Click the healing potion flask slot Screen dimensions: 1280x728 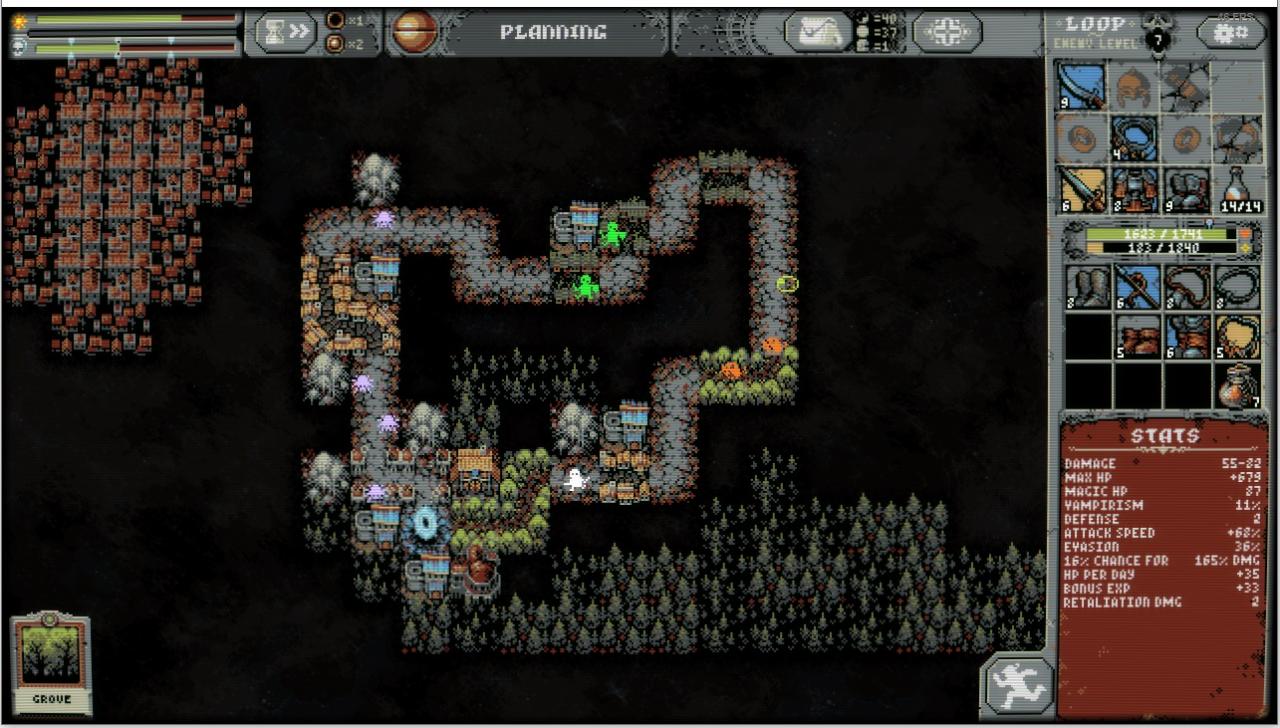click(x=1237, y=188)
